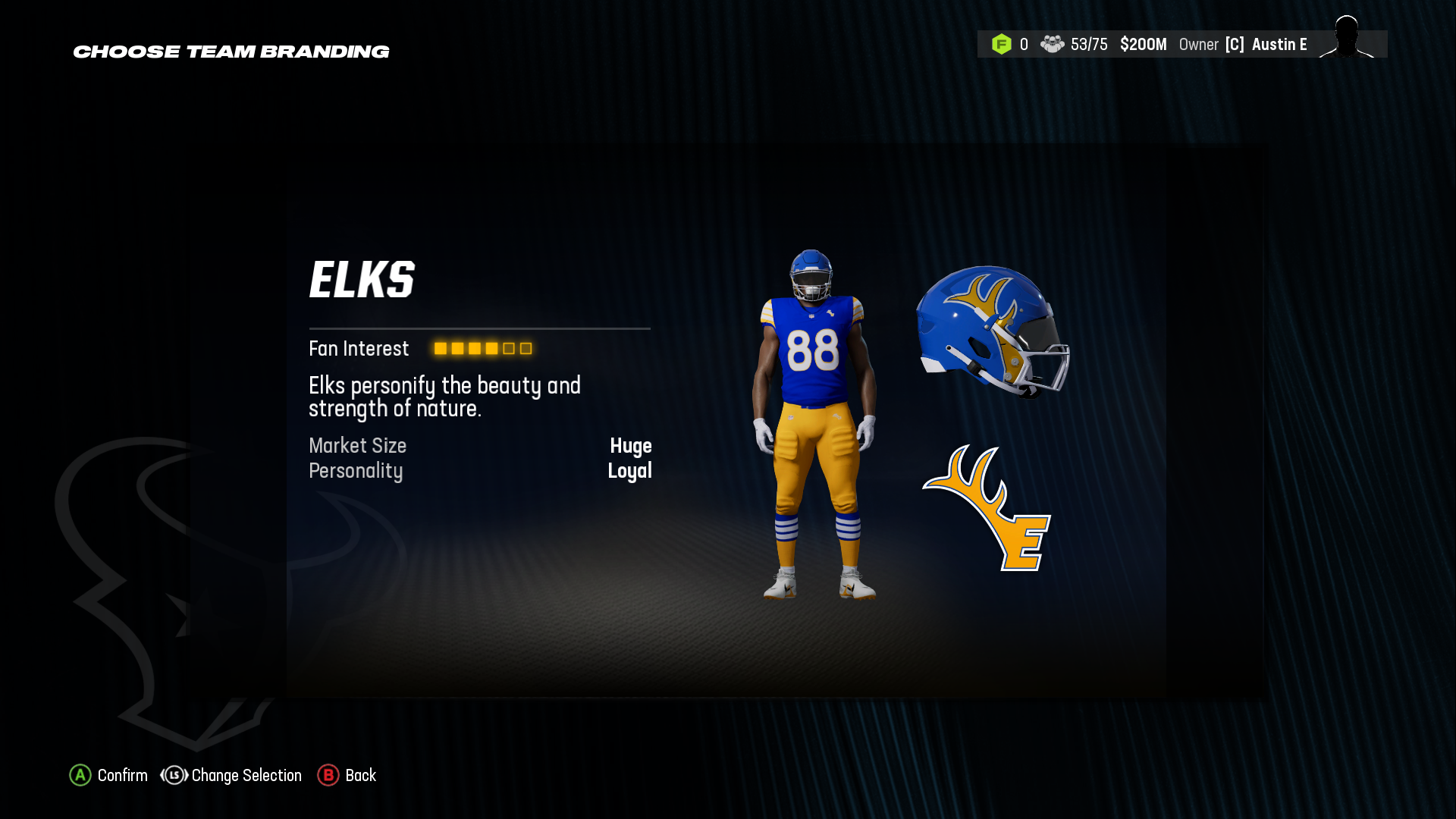Toggle the first Fan Interest pip
Viewport: 1456px width, 819px height.
click(440, 349)
